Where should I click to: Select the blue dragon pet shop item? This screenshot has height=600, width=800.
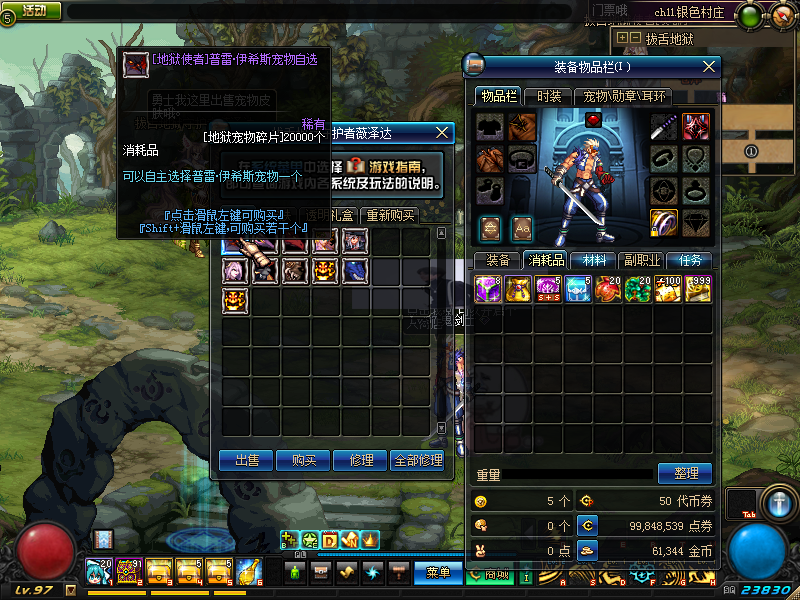click(x=356, y=270)
